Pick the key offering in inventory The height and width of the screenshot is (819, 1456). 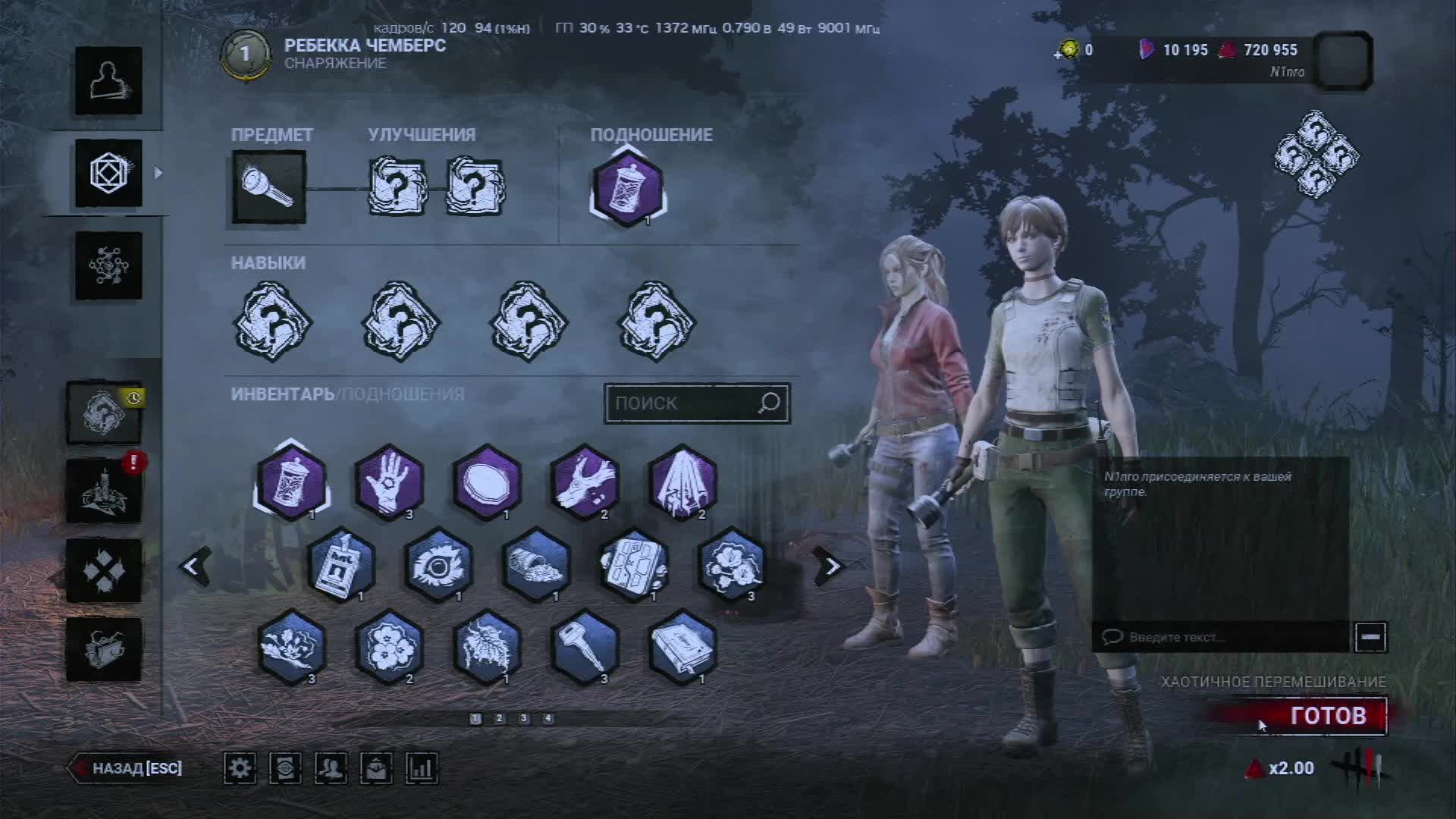[585, 648]
